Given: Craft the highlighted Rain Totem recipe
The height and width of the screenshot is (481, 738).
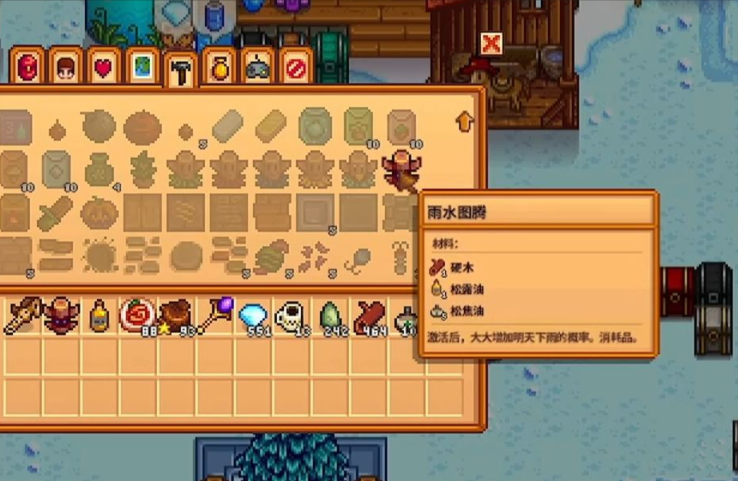Looking at the screenshot, I should pyautogui.click(x=402, y=168).
